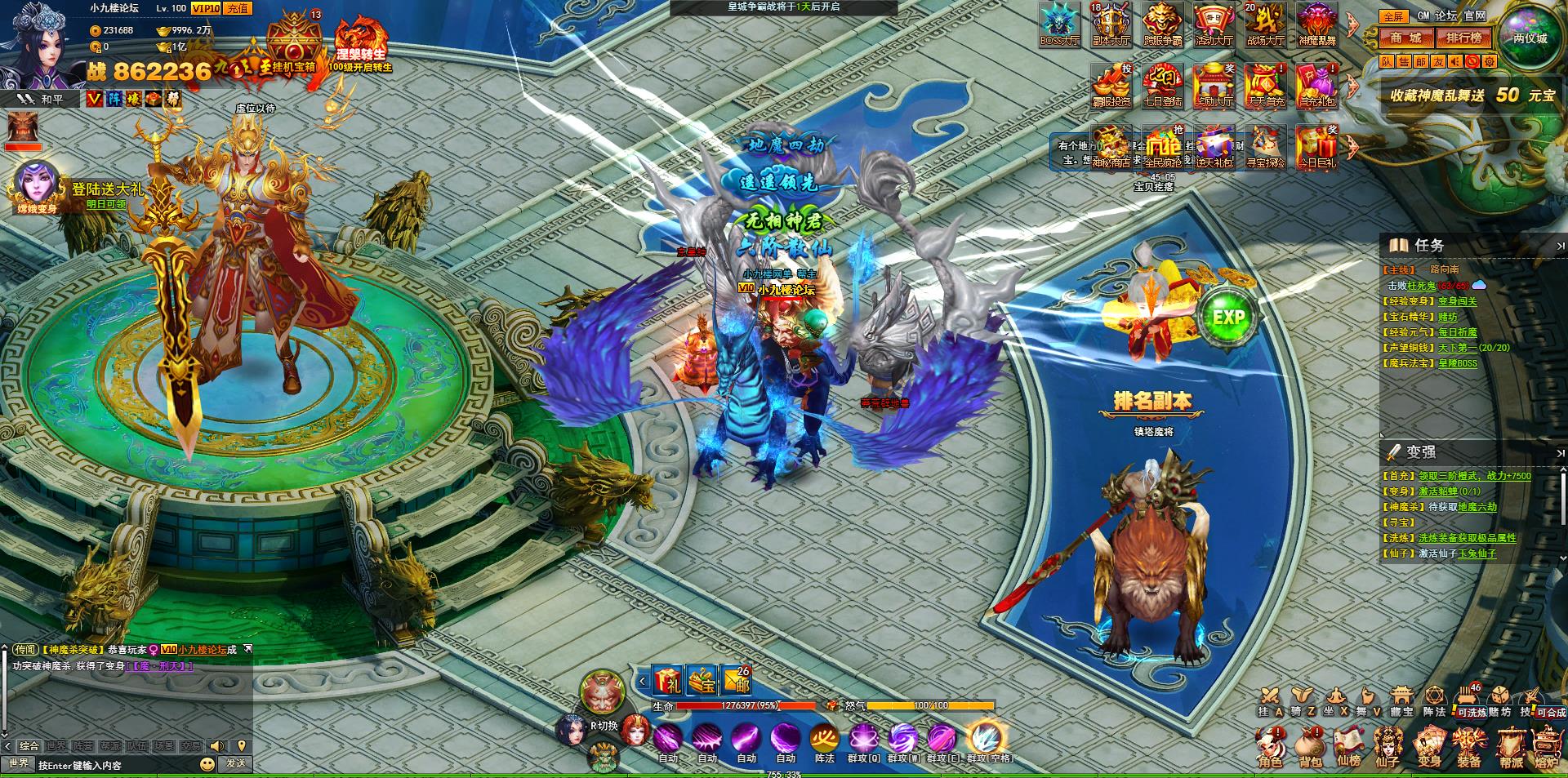The image size is (1568, 778).
Task: Click the 发送 send chat button
Action: pyautogui.click(x=236, y=764)
